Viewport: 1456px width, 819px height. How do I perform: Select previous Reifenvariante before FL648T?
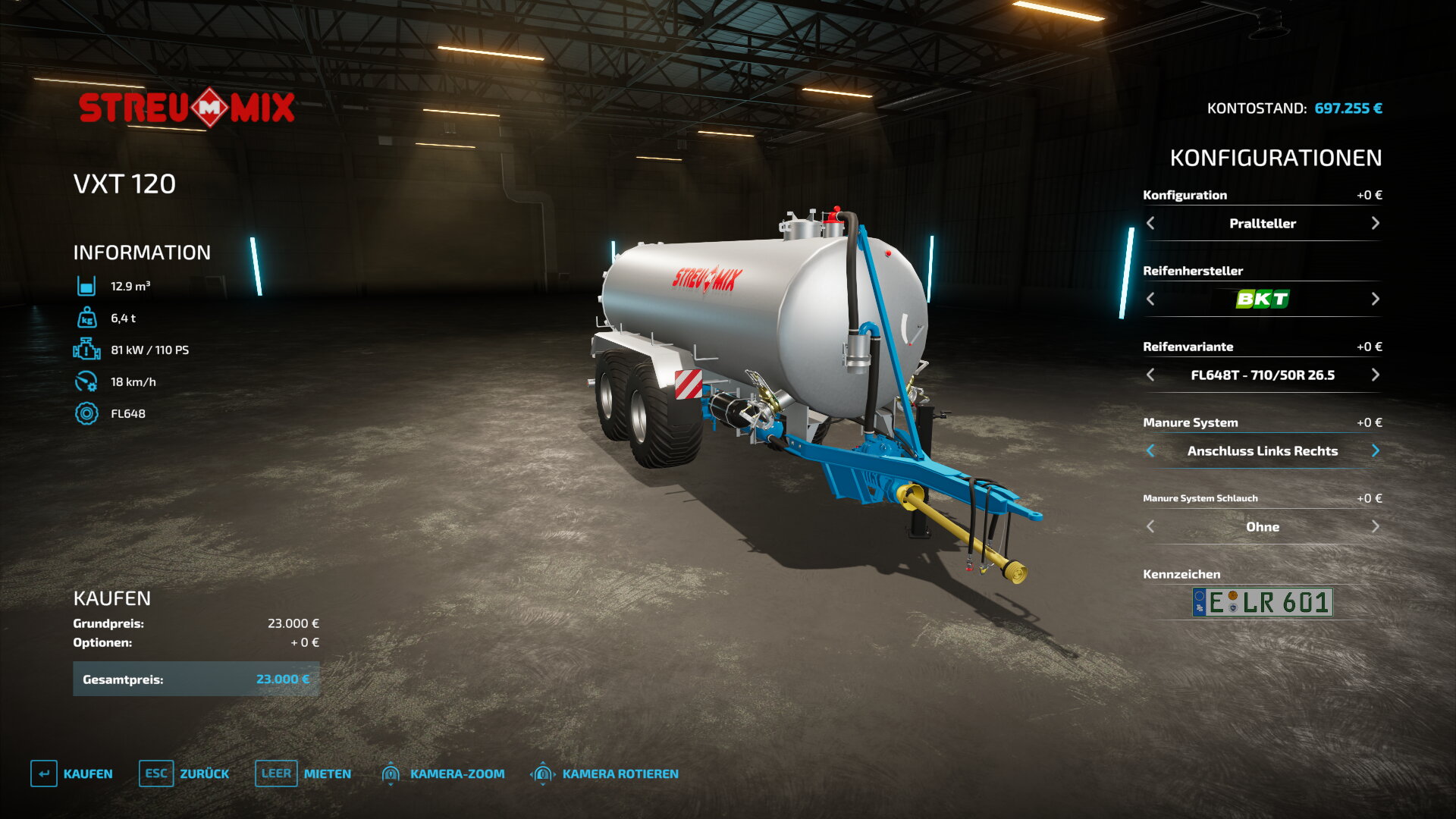pos(1150,375)
